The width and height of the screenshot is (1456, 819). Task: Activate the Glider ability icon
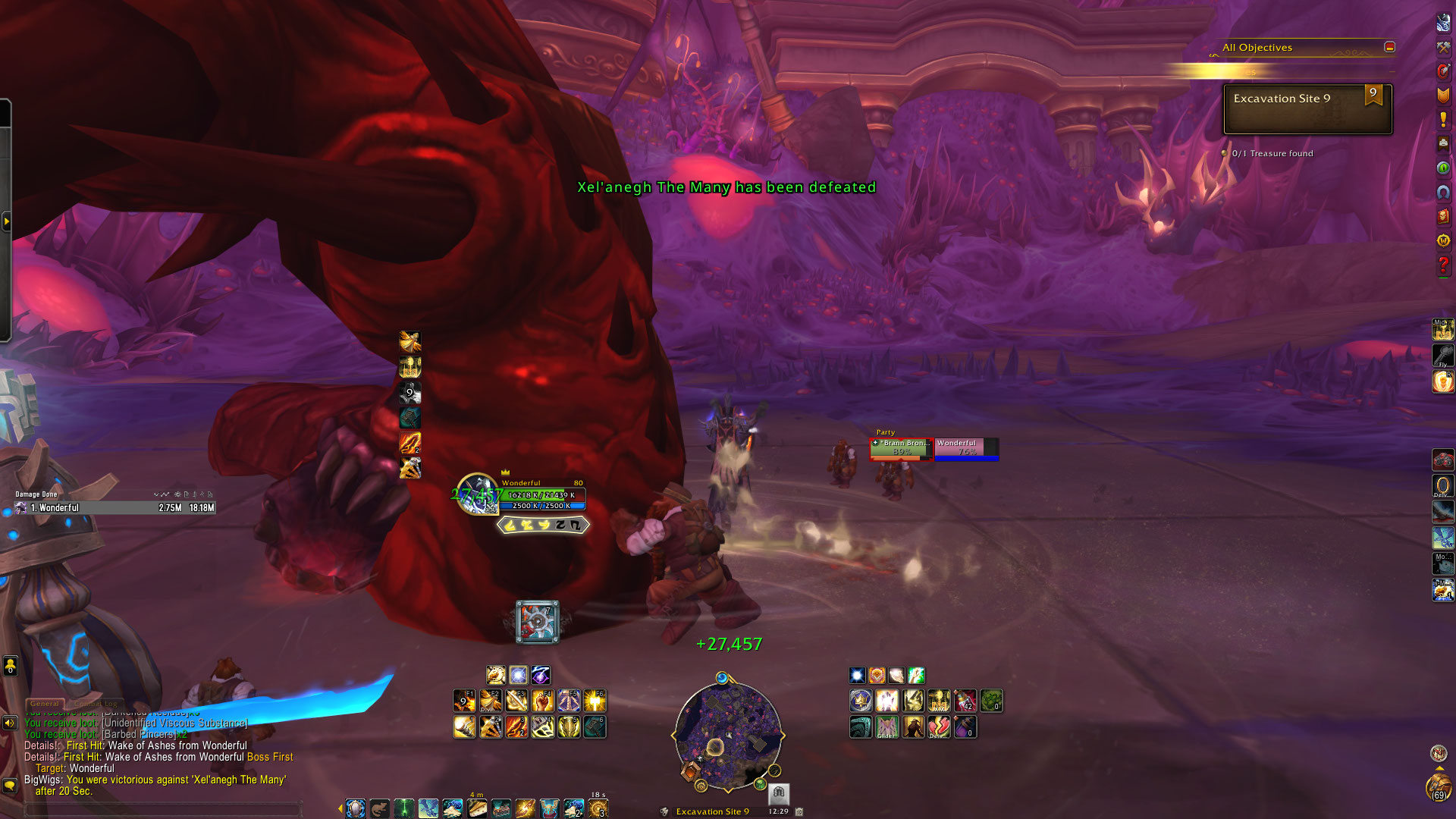point(886,727)
